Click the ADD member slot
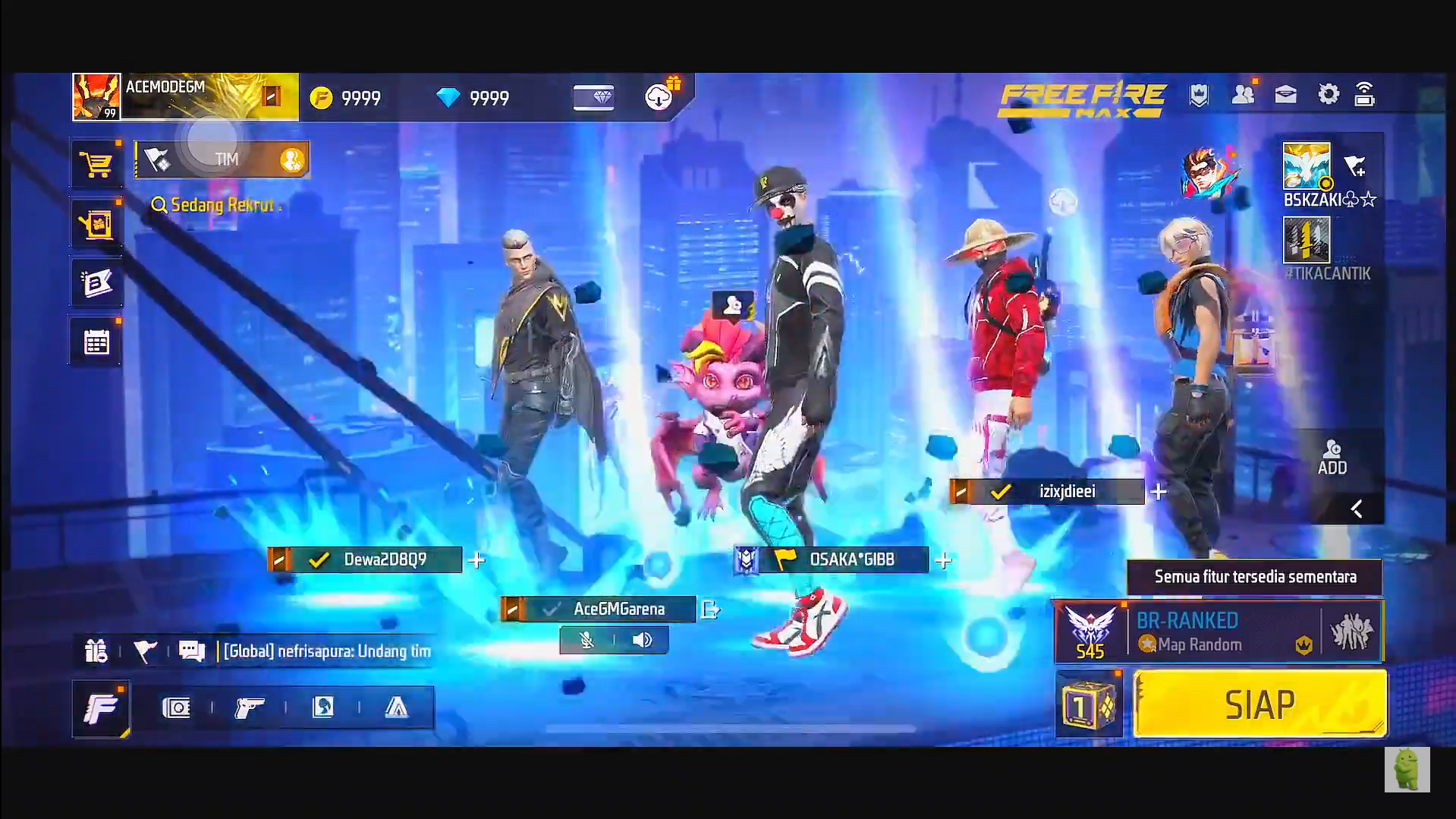The height and width of the screenshot is (819, 1456). pyautogui.click(x=1333, y=457)
